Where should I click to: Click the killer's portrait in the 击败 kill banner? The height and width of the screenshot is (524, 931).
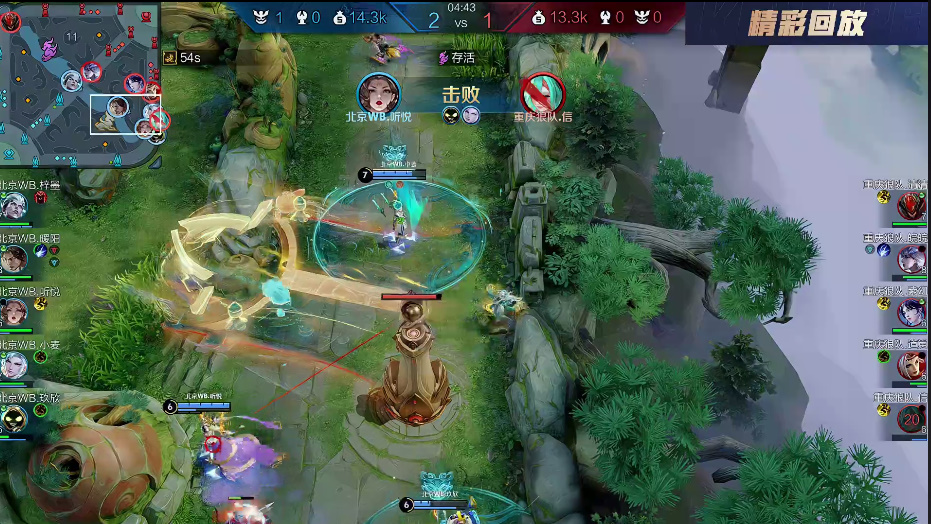coord(379,93)
